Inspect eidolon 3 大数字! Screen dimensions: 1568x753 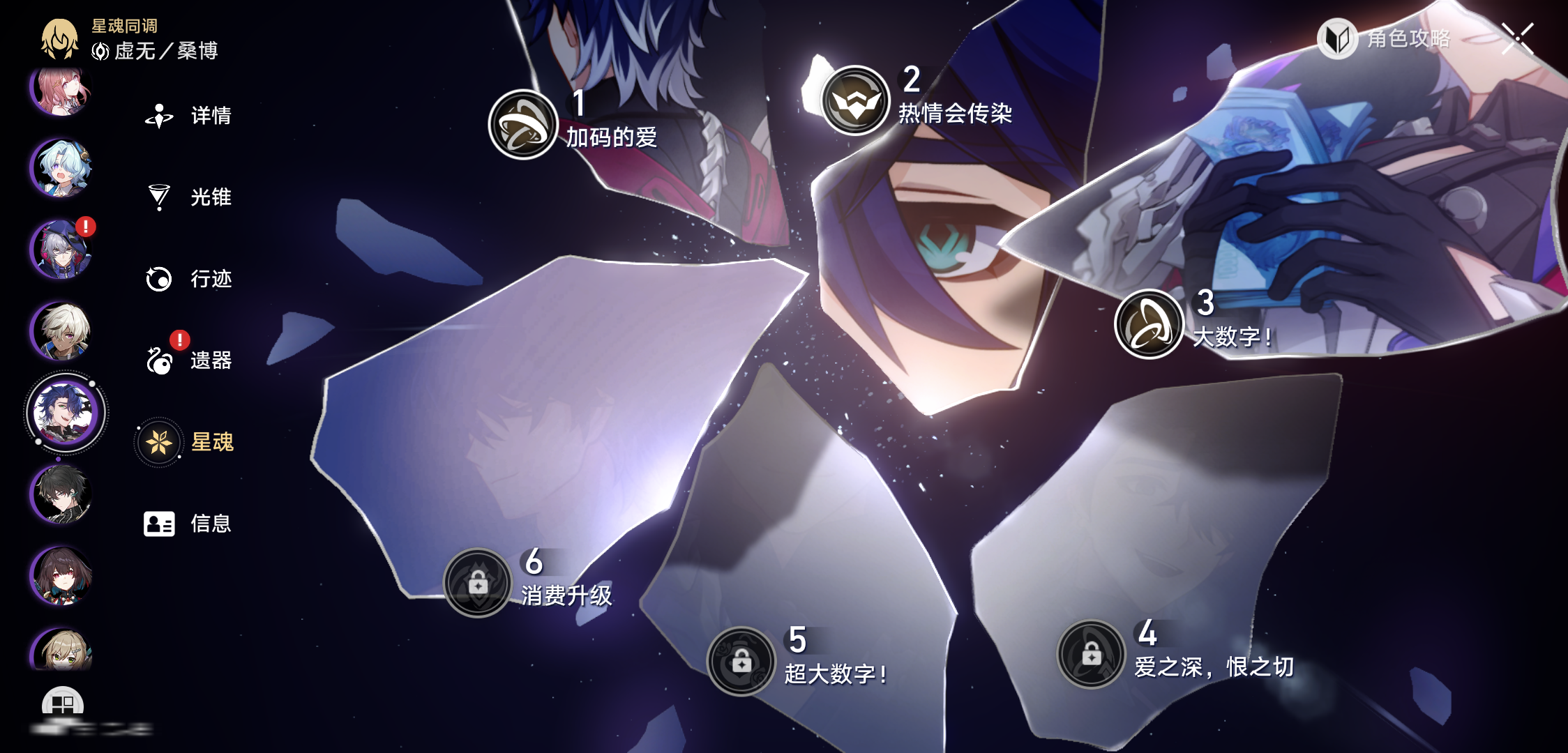coord(1149,324)
